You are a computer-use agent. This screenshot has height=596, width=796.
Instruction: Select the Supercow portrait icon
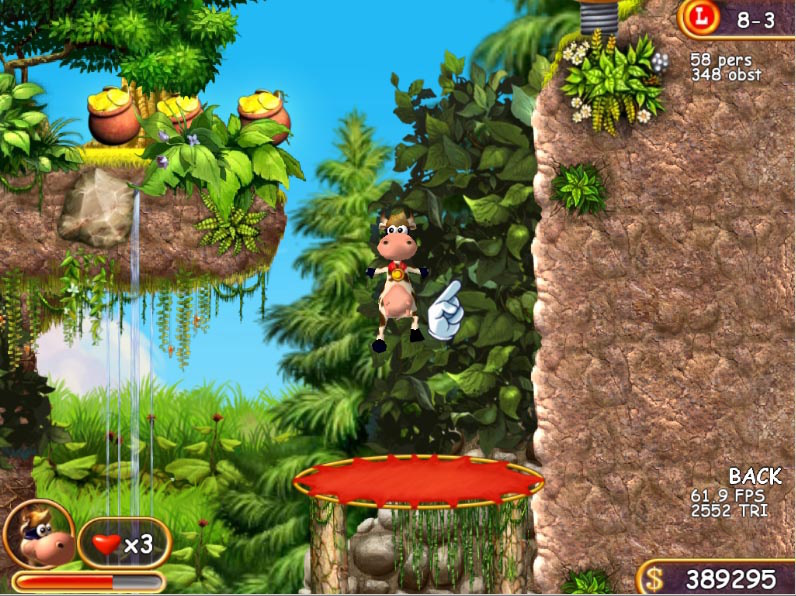(38, 535)
